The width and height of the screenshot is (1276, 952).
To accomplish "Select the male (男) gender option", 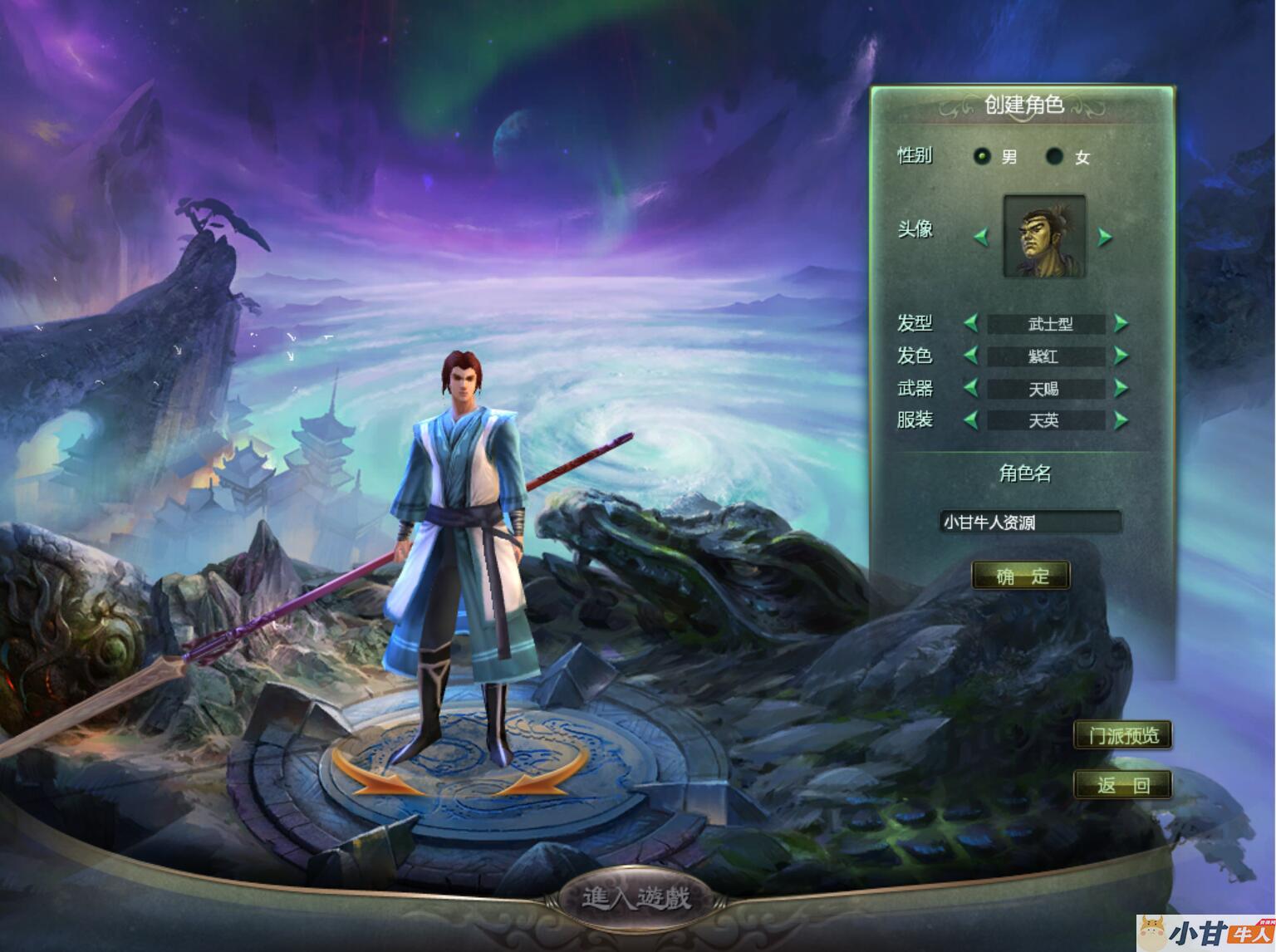I will pos(983,156).
